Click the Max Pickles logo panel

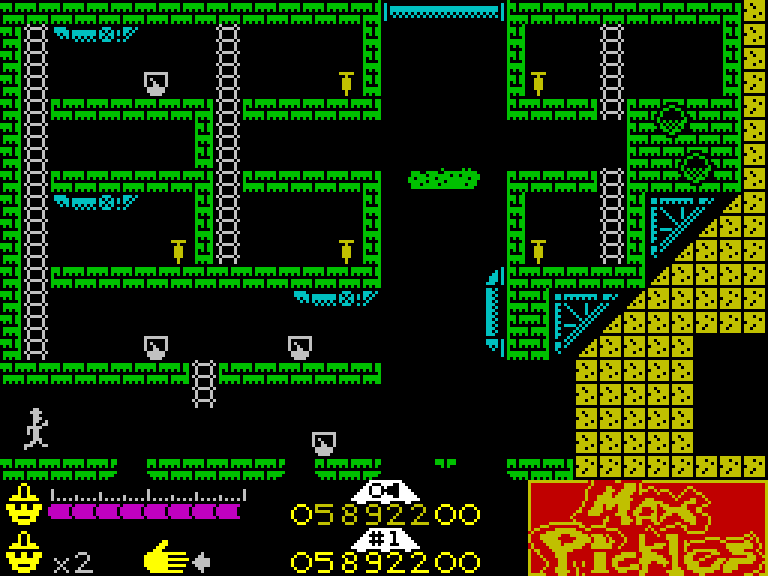(x=647, y=528)
